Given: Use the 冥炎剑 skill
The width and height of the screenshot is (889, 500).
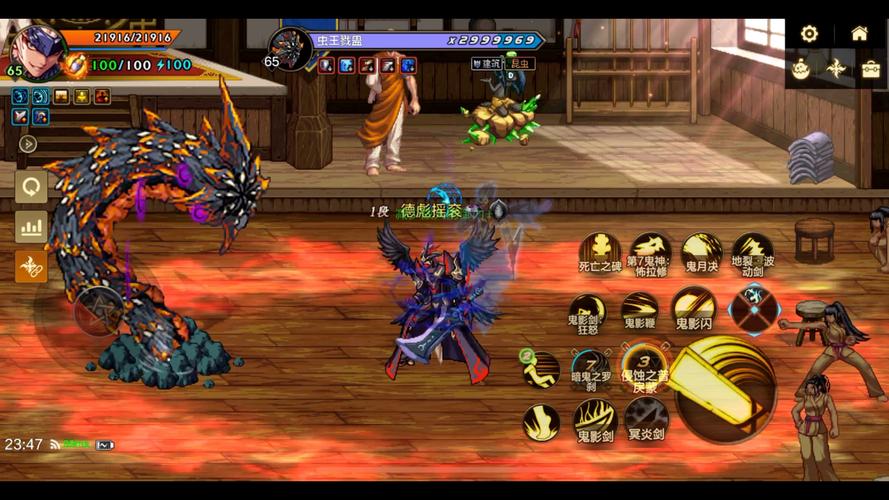Looking at the screenshot, I should (x=646, y=418).
